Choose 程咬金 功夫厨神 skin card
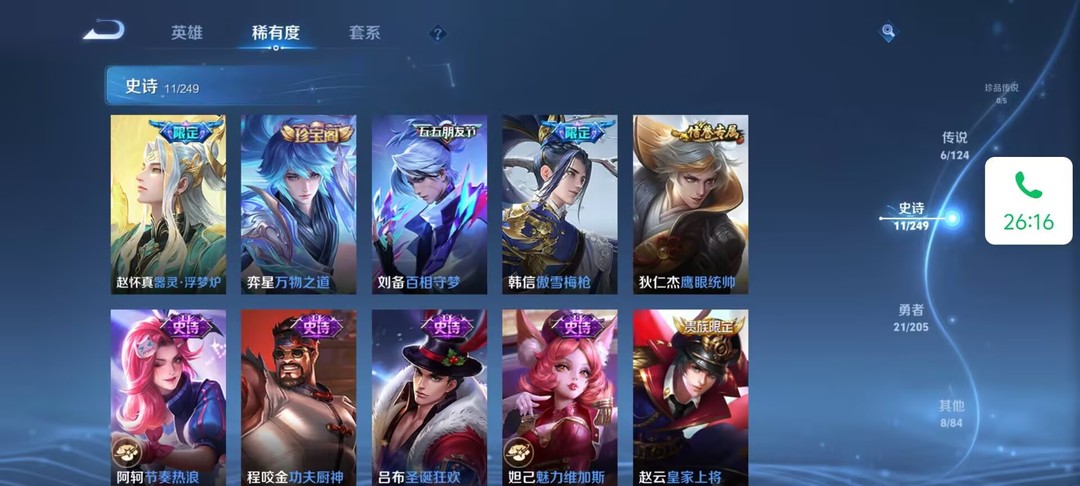Viewport: 1080px width, 486px height. tap(298, 397)
